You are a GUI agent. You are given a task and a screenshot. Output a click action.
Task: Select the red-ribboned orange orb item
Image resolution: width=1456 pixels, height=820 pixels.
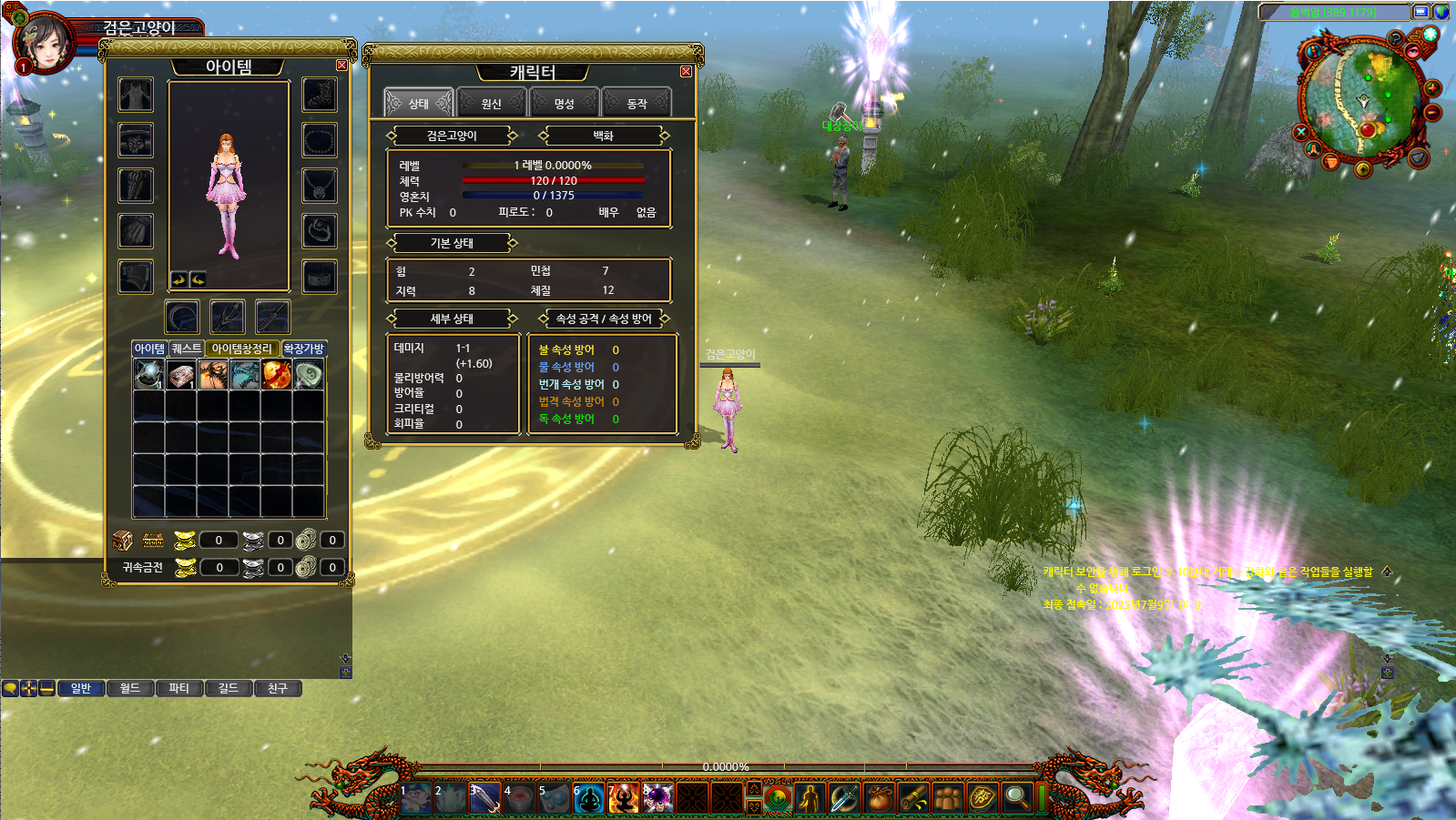[x=277, y=374]
